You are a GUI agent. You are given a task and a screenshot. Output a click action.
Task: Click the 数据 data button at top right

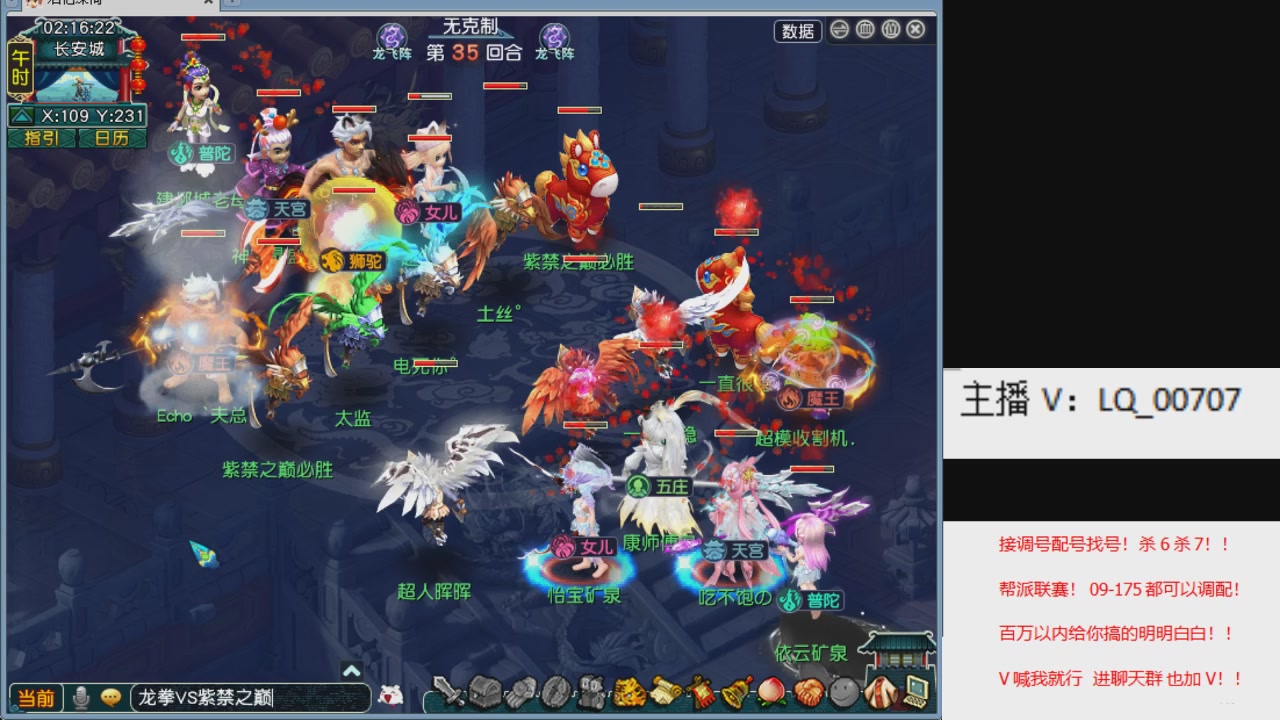[800, 32]
